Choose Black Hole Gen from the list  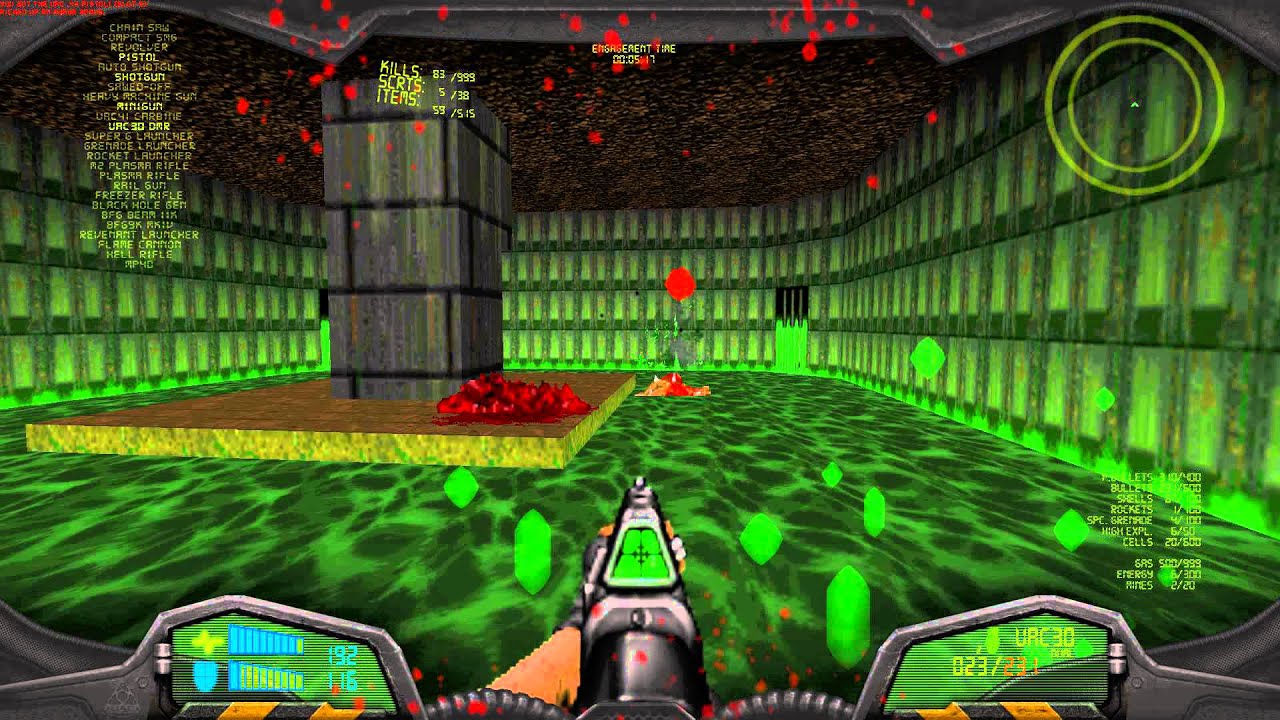(139, 205)
